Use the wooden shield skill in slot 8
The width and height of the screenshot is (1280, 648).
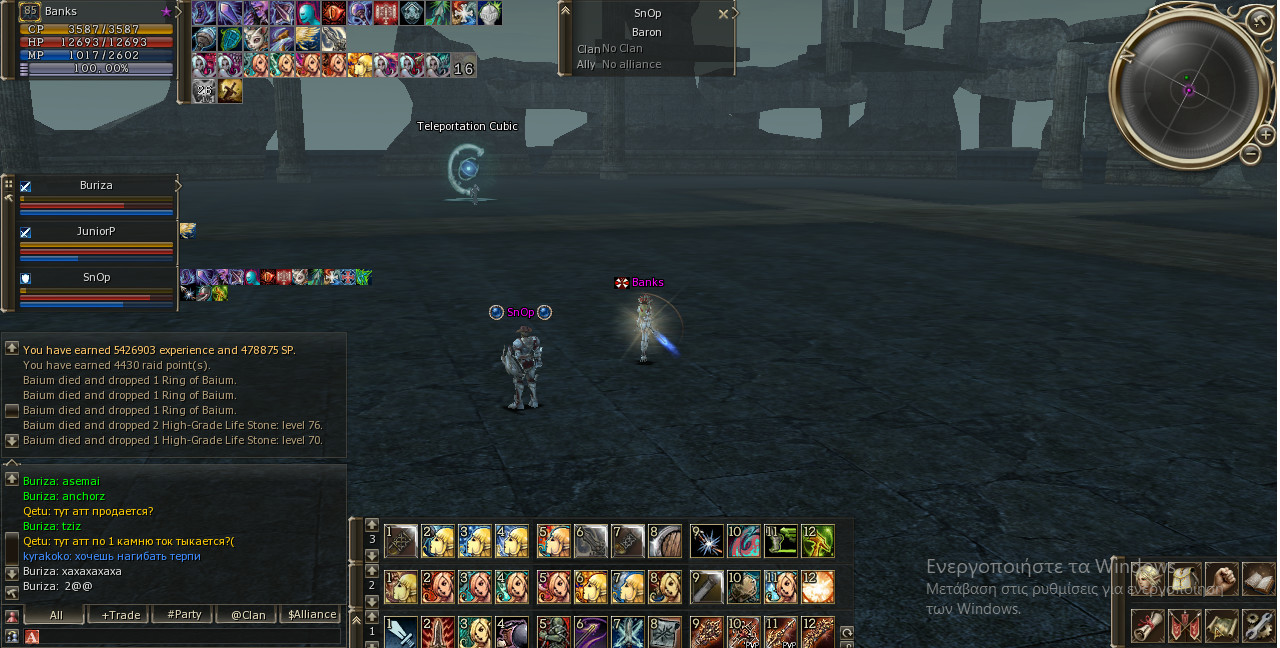[x=665, y=541]
